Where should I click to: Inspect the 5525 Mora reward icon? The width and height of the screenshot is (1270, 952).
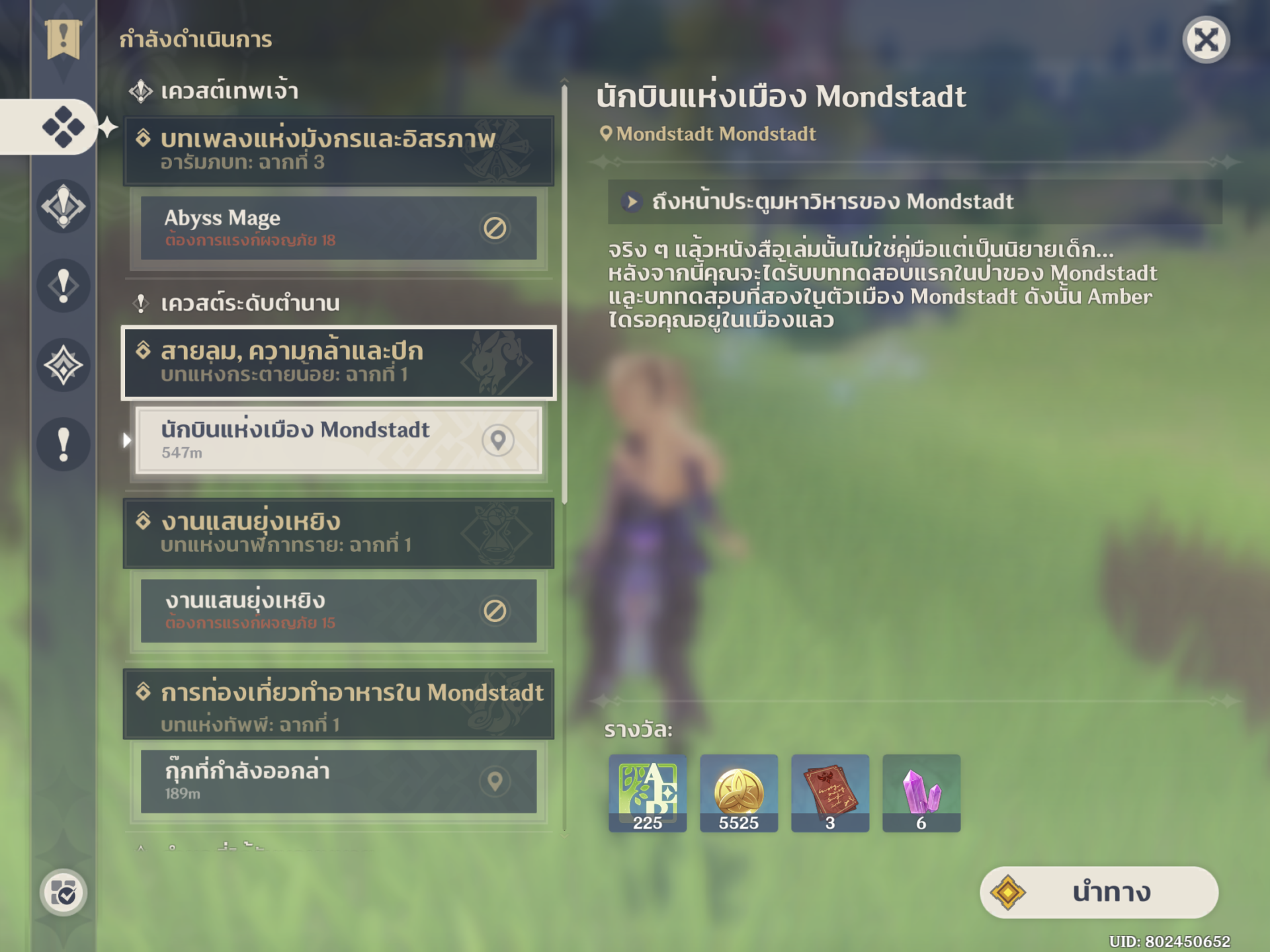(739, 793)
